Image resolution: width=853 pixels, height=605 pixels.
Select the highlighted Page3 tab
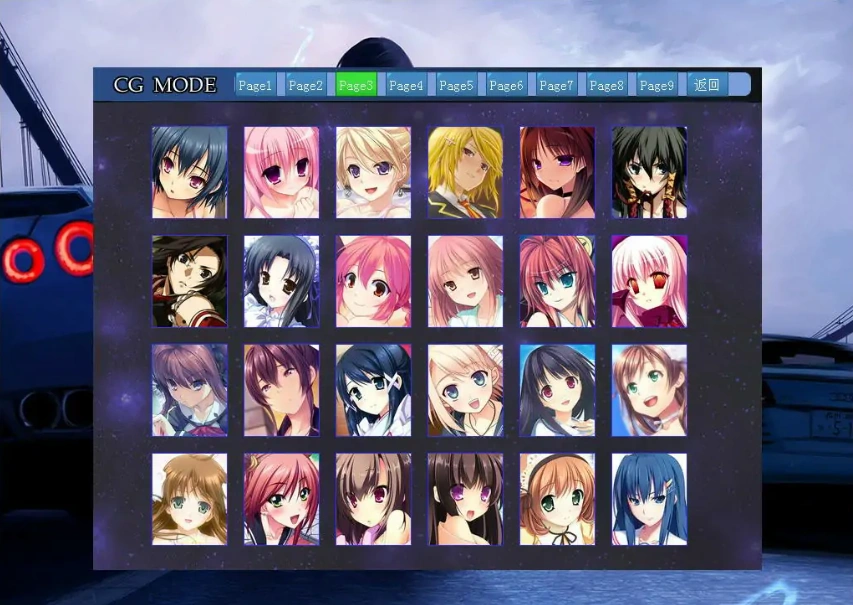355,85
